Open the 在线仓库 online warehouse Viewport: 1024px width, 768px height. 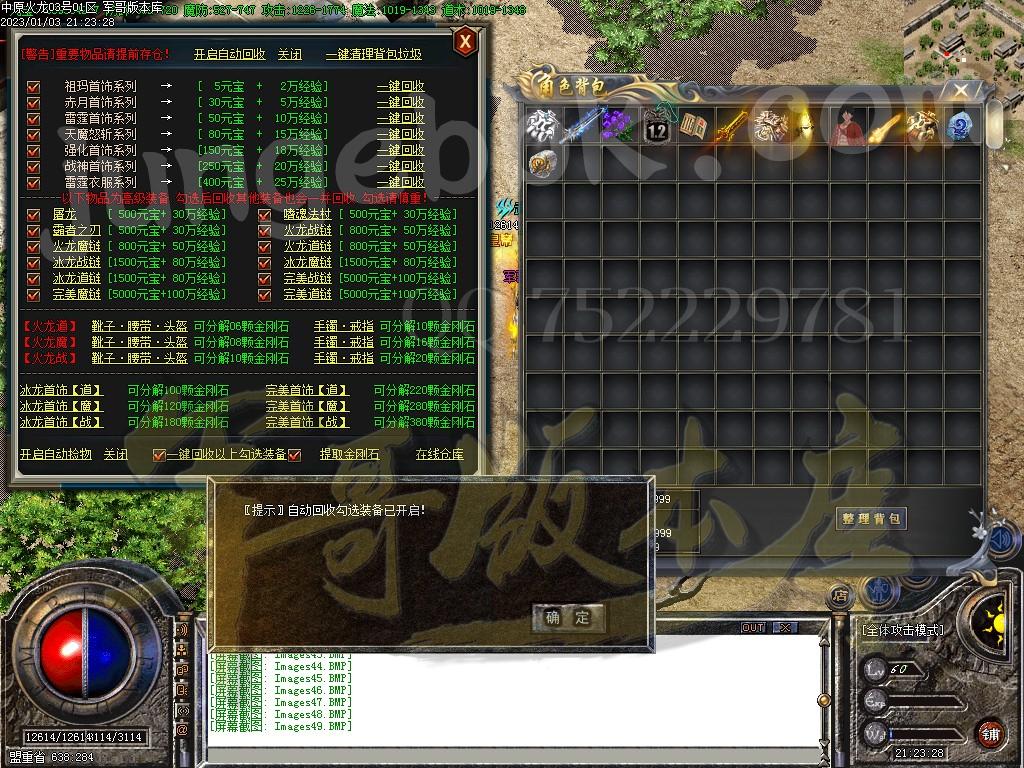click(x=440, y=454)
